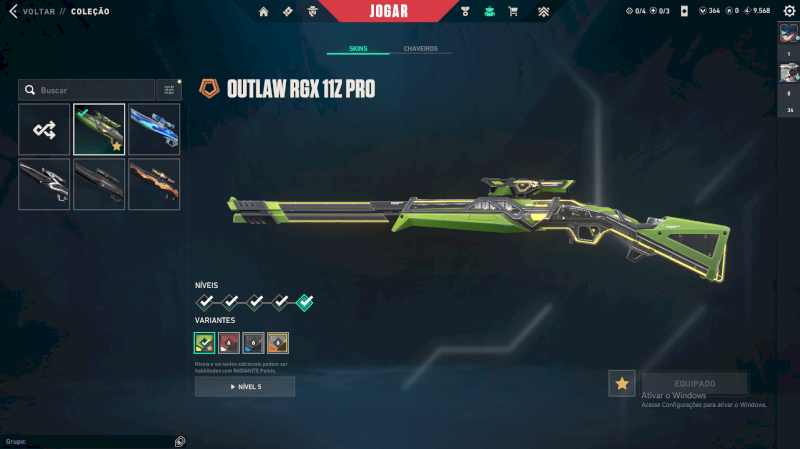Go back using the Voltar arrow

pos(13,11)
